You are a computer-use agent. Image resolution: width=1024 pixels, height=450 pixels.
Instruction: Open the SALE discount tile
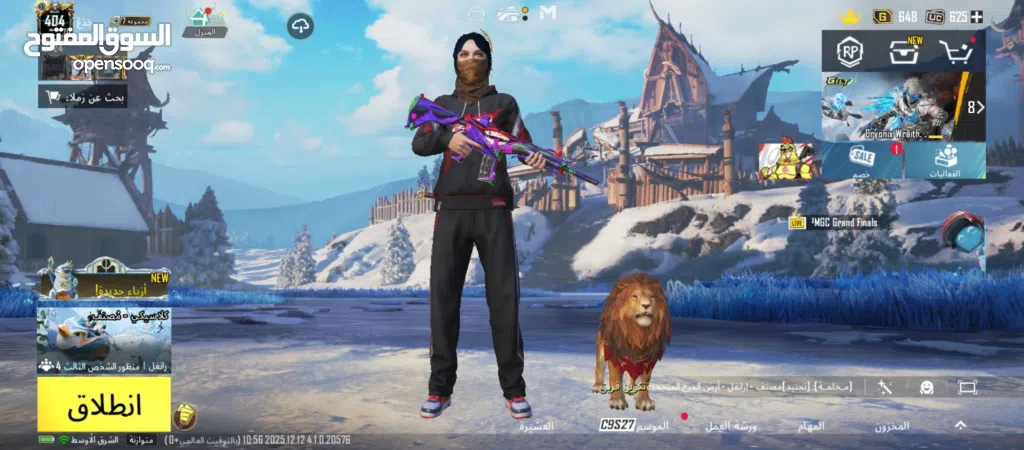[862, 161]
